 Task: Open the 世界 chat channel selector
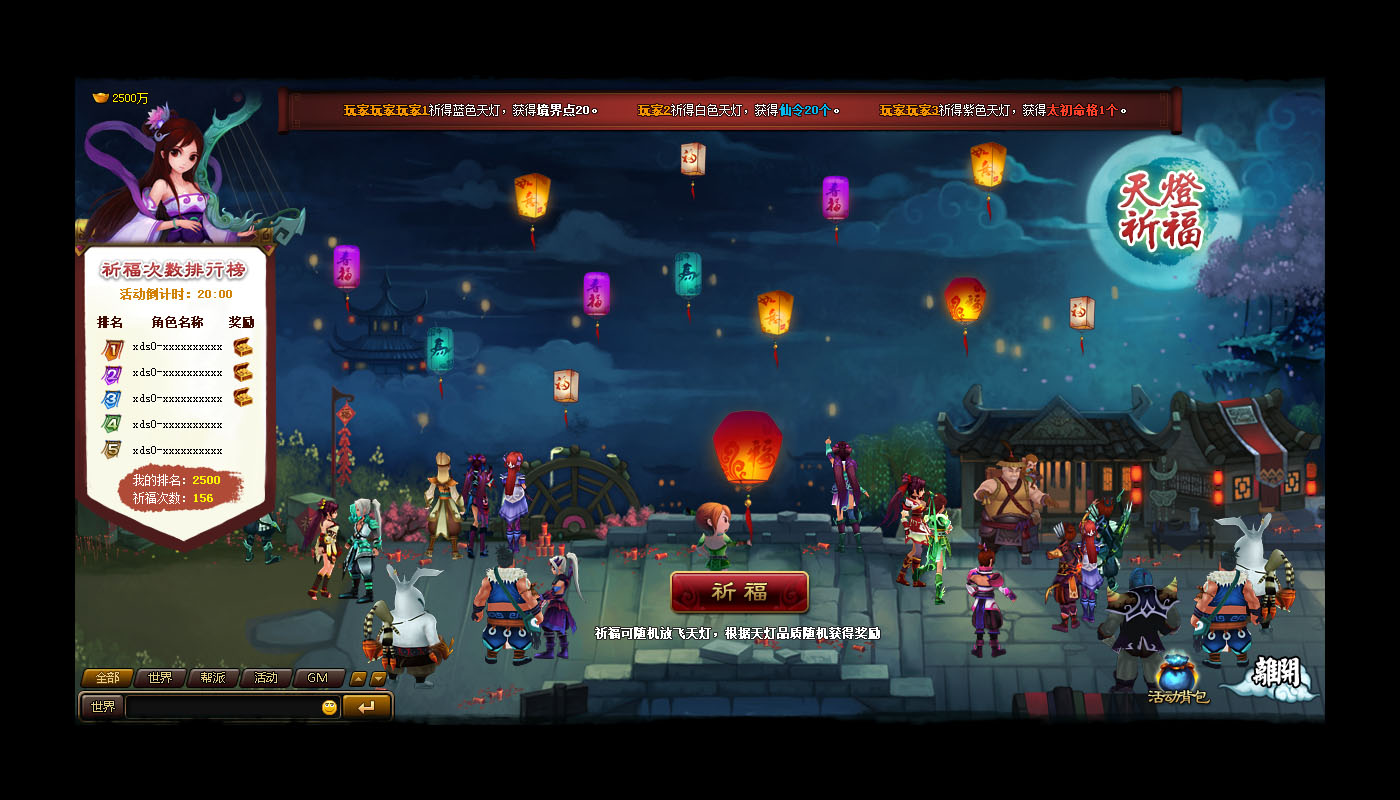102,707
